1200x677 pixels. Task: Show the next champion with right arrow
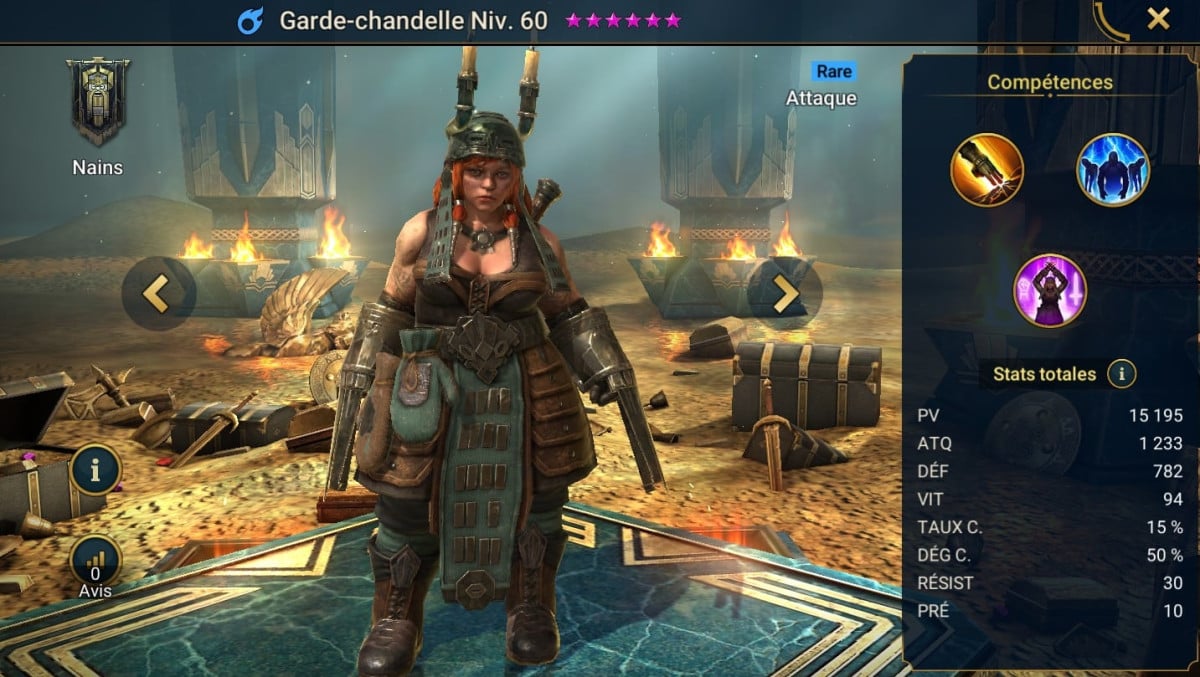click(785, 293)
